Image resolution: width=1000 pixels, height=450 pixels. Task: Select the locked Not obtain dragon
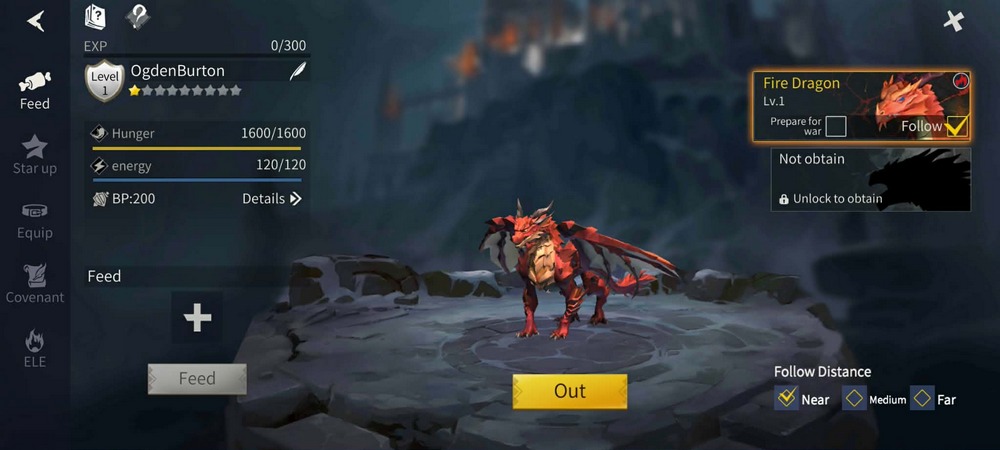coord(870,180)
